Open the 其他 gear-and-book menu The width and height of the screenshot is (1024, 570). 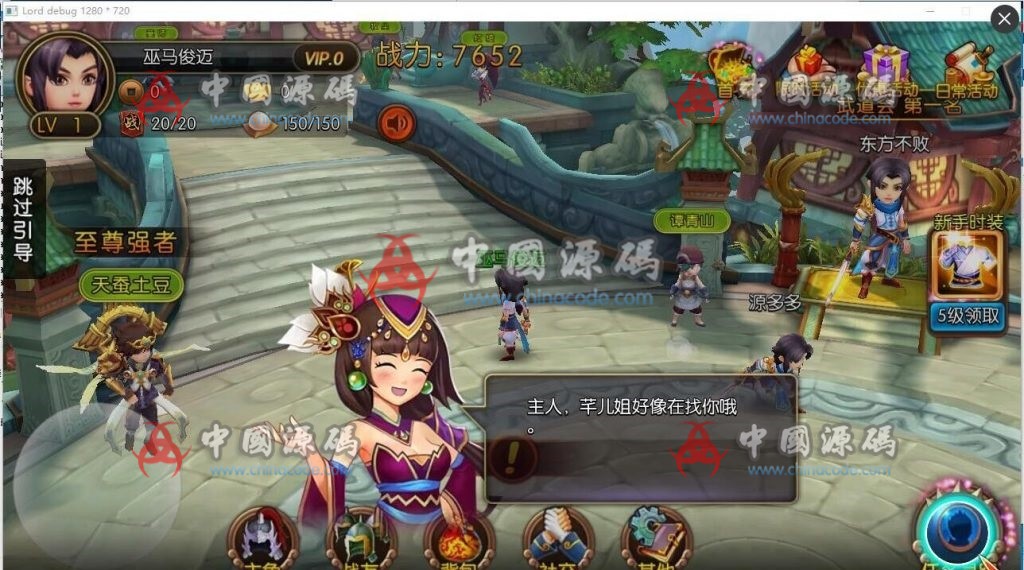655,540
